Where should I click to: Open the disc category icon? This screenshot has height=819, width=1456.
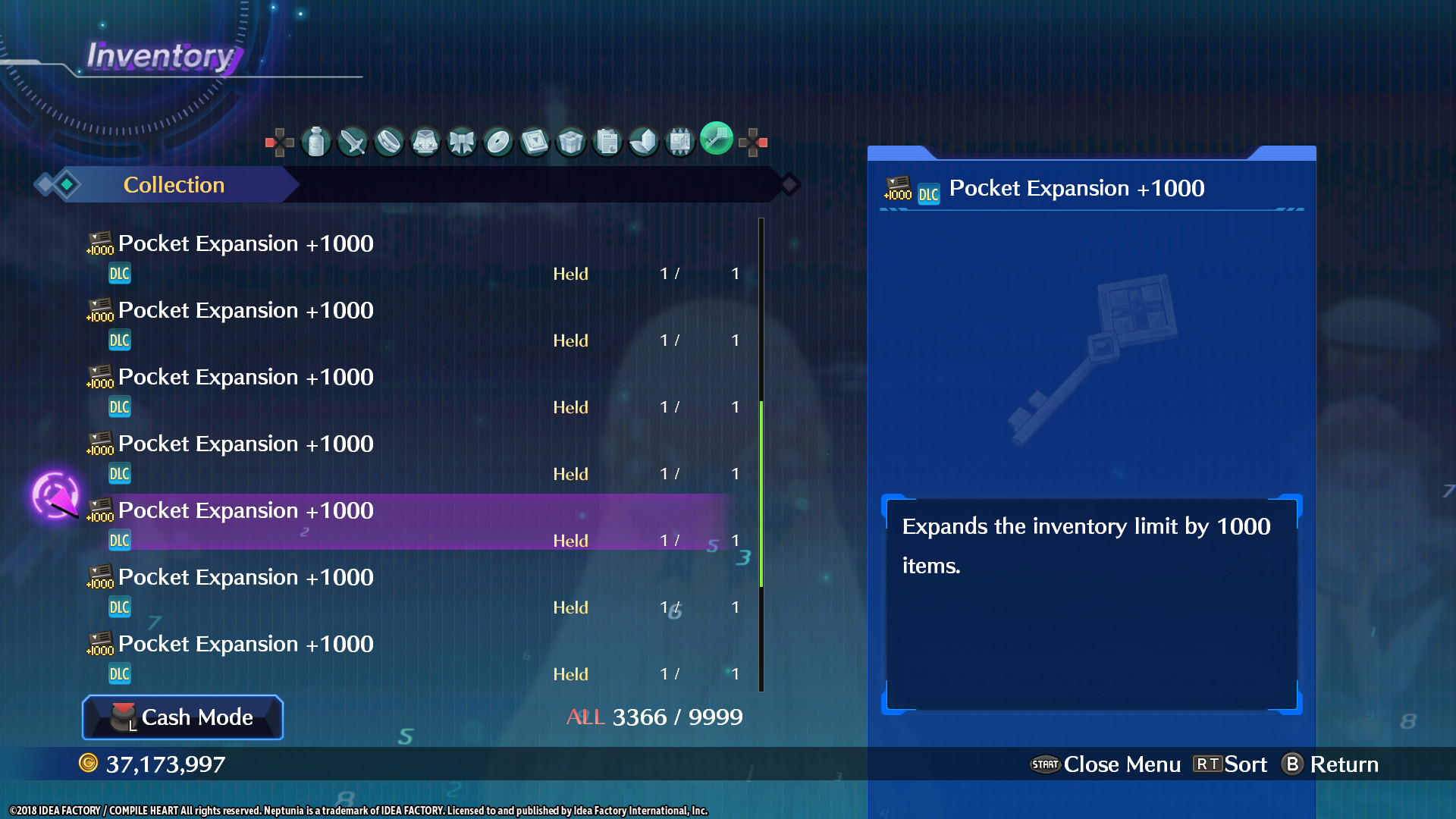(498, 141)
